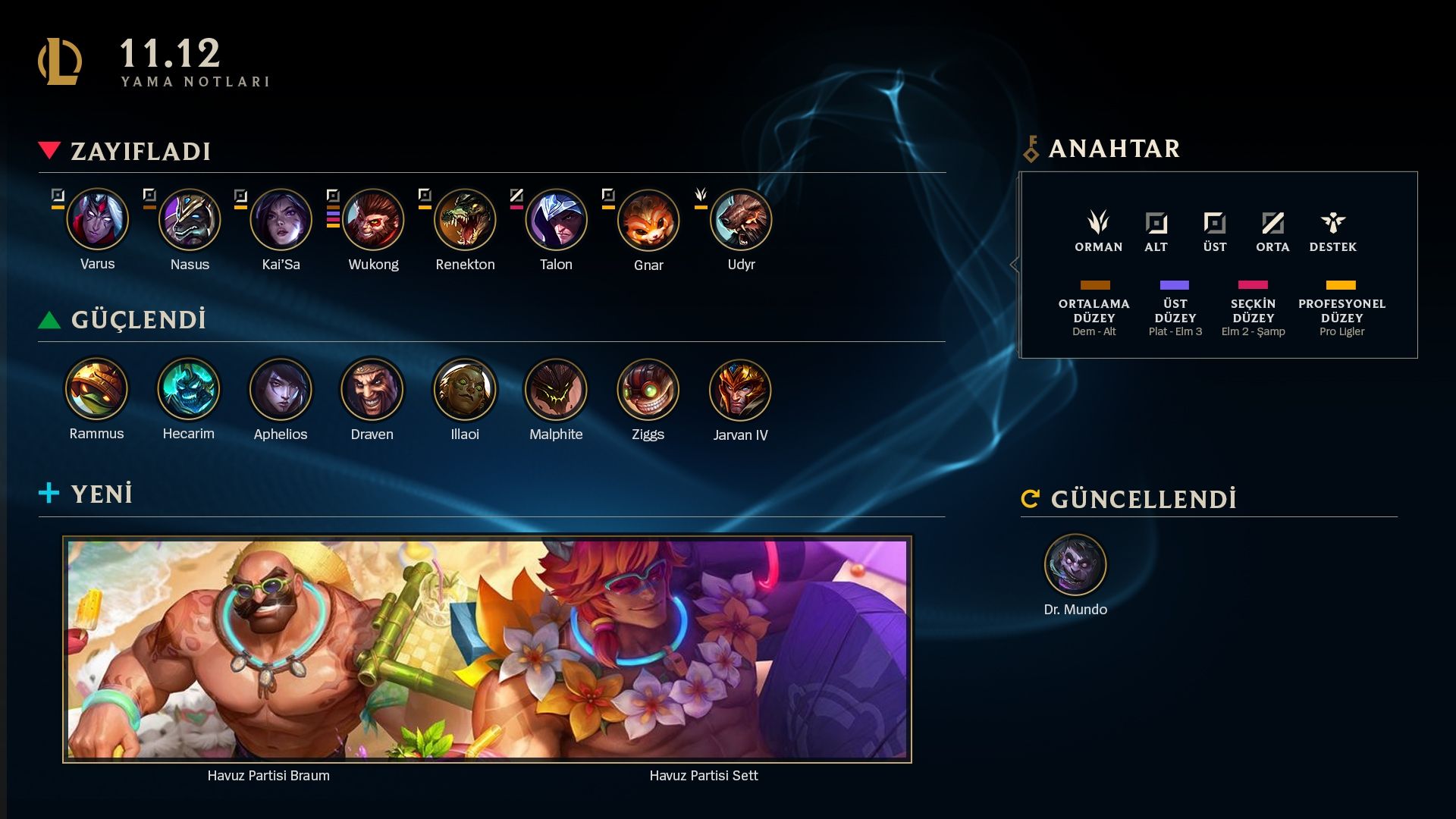Select the Udyr champion icon

pyautogui.click(x=741, y=220)
